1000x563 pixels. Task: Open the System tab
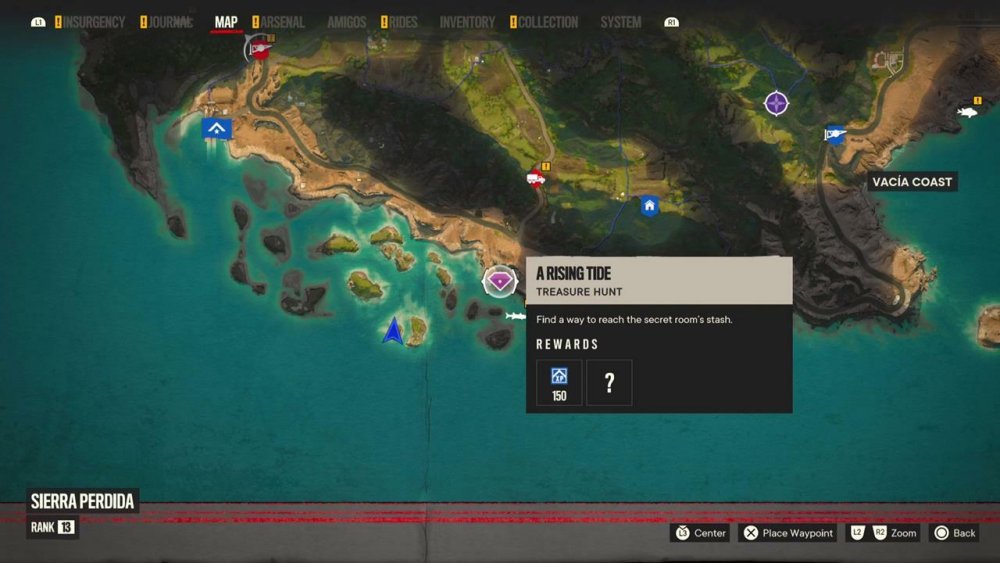(x=621, y=22)
